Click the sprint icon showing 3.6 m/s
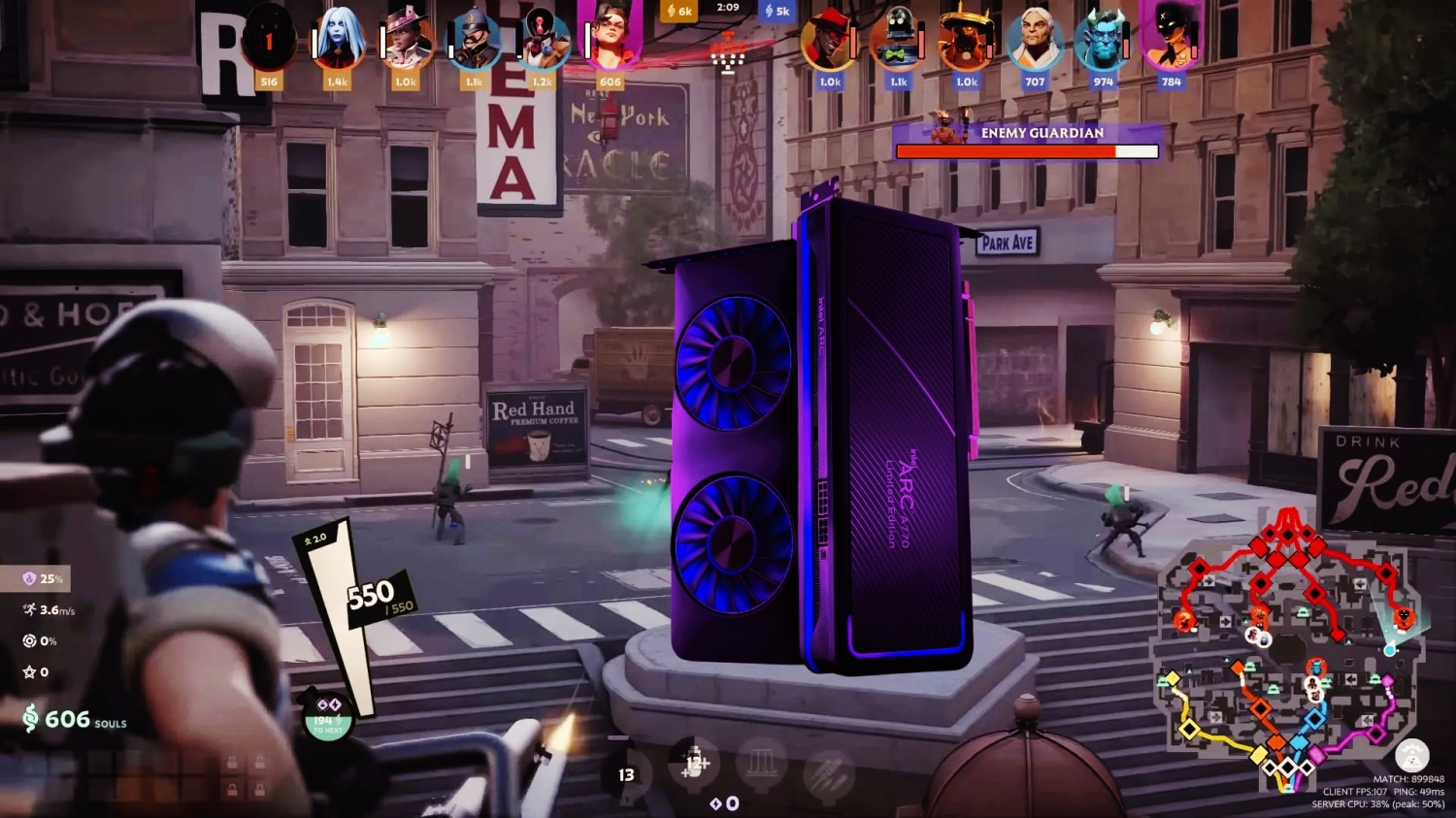The width and height of the screenshot is (1456, 818). pyautogui.click(x=28, y=609)
